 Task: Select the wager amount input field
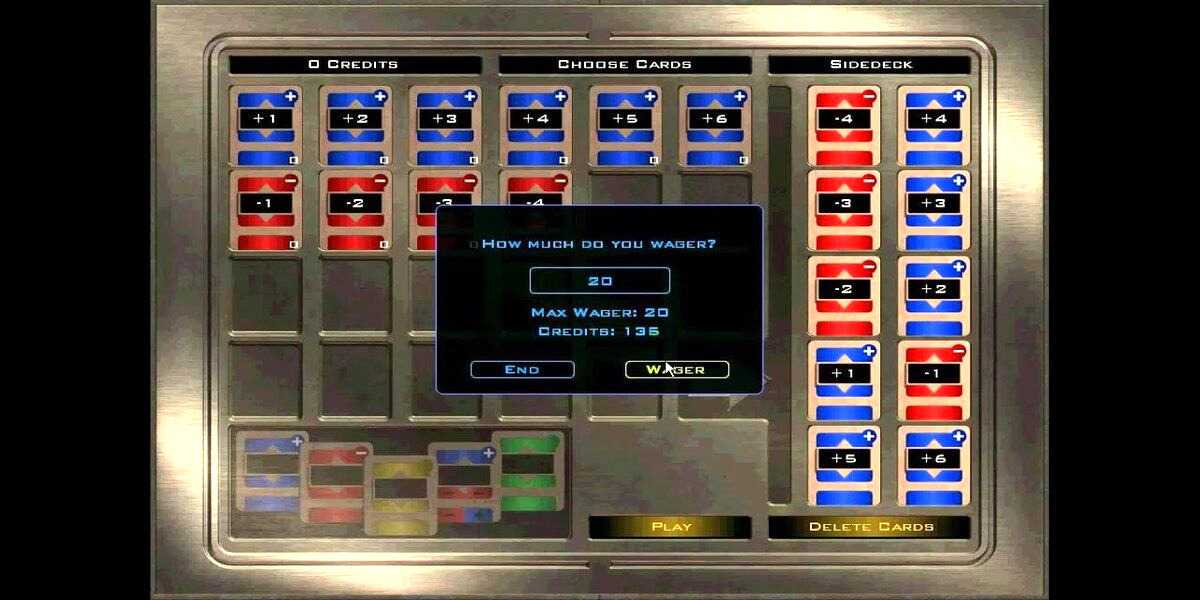(x=600, y=281)
